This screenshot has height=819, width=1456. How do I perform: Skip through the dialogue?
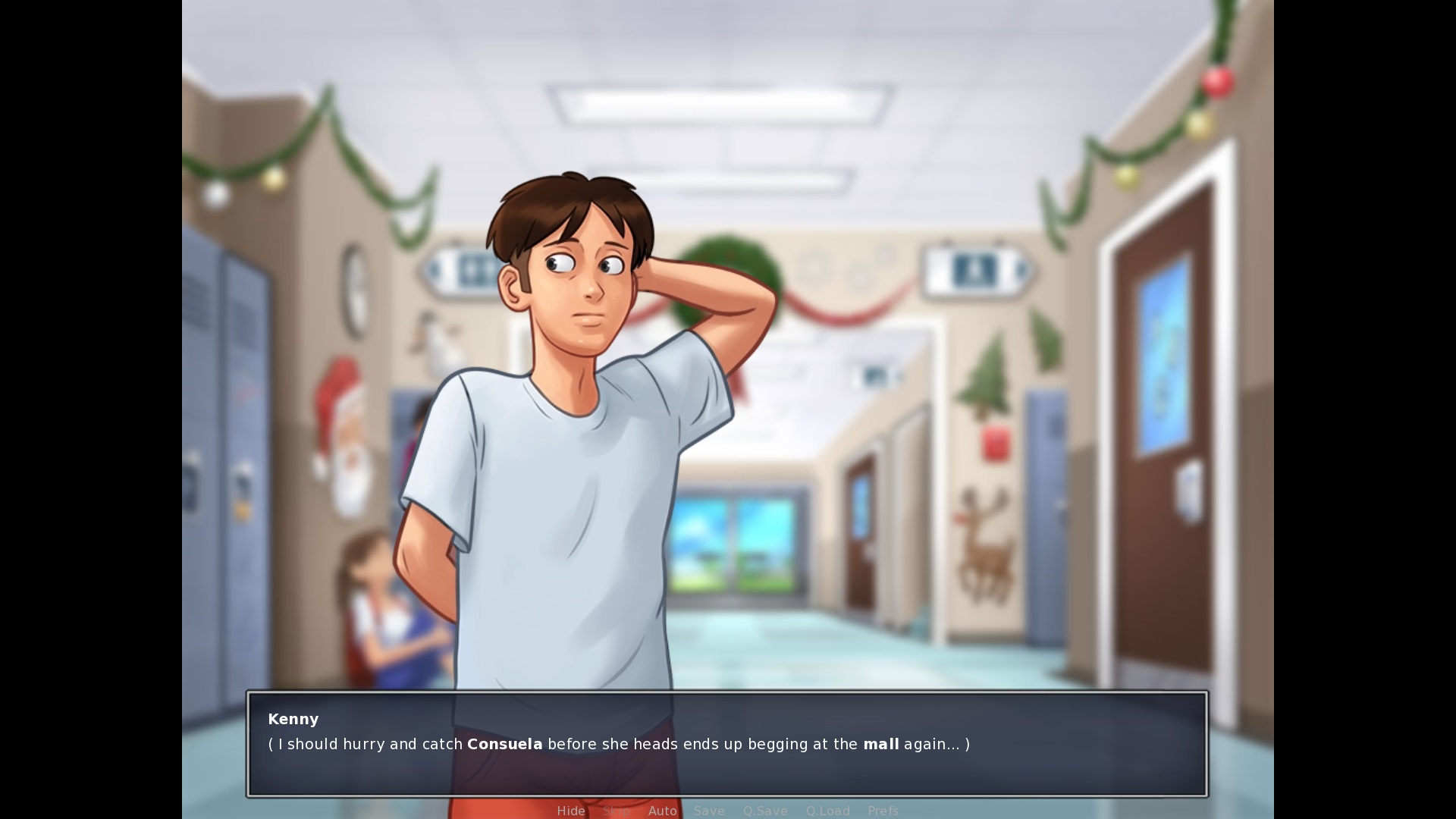point(616,811)
